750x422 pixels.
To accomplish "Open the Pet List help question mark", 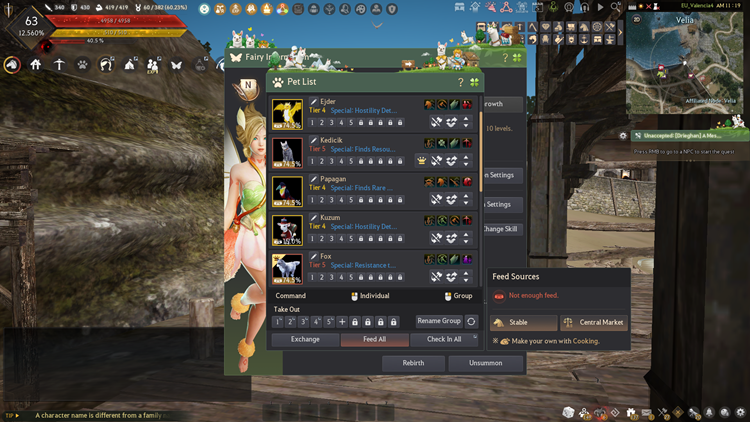I will tap(460, 82).
